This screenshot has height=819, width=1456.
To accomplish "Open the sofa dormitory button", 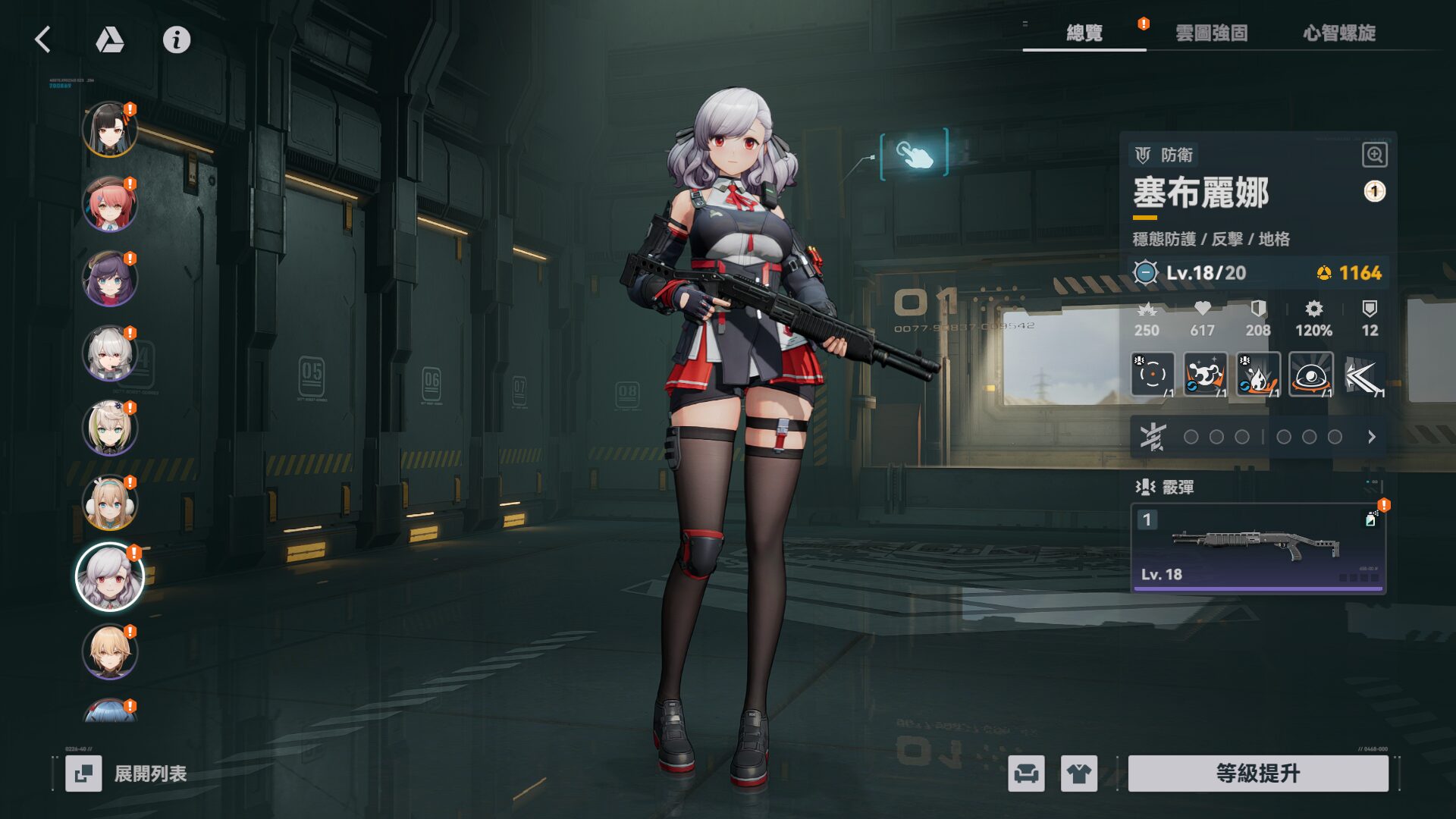I will [1026, 773].
